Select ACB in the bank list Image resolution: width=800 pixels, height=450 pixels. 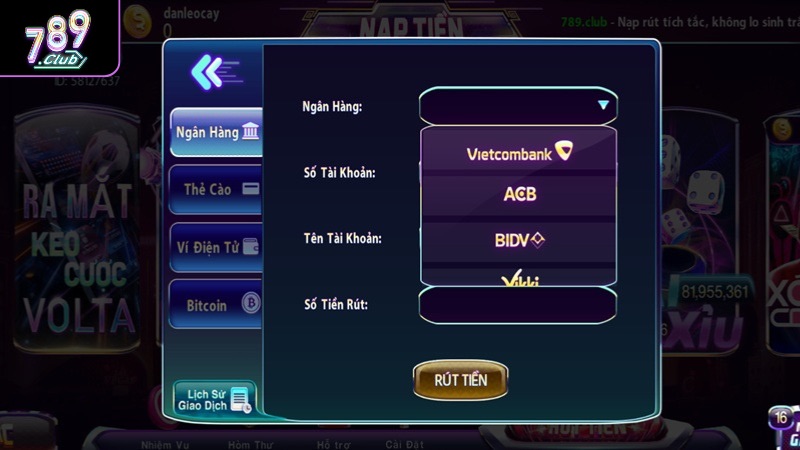(519, 194)
